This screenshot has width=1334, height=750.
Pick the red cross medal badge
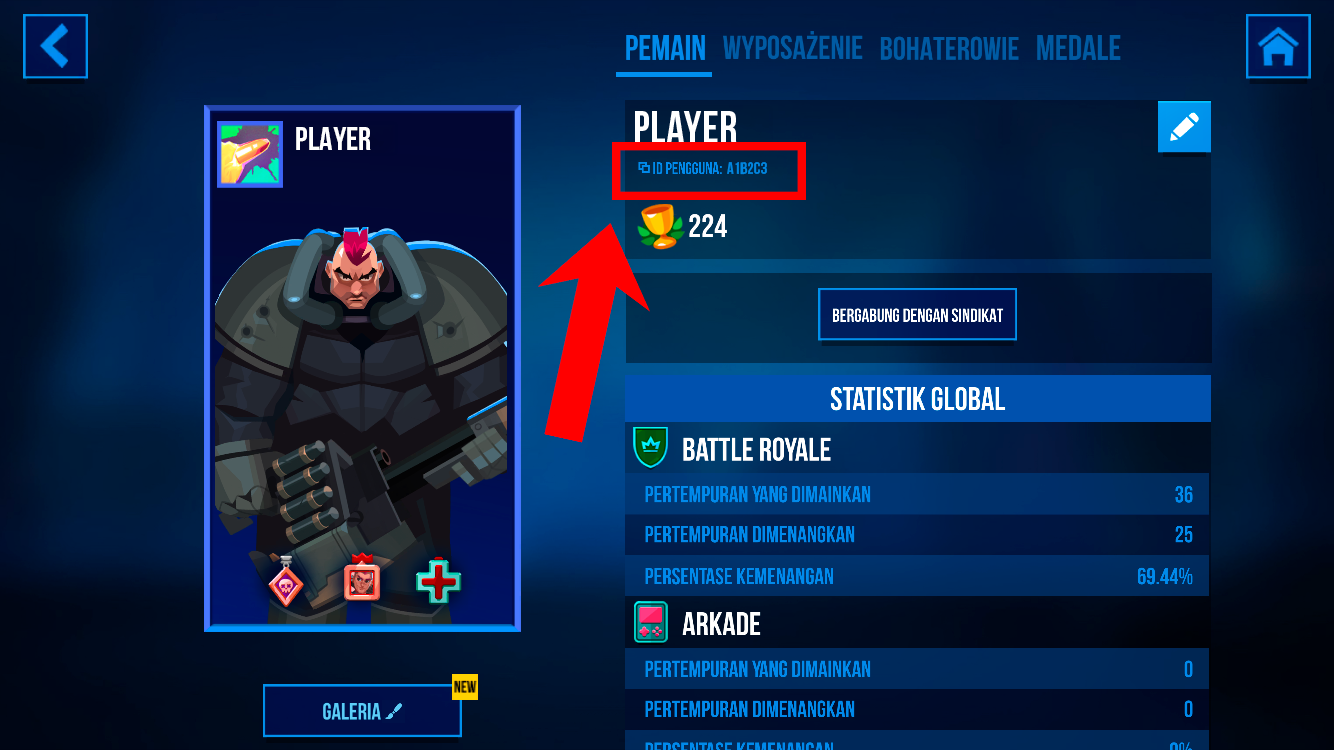[438, 581]
